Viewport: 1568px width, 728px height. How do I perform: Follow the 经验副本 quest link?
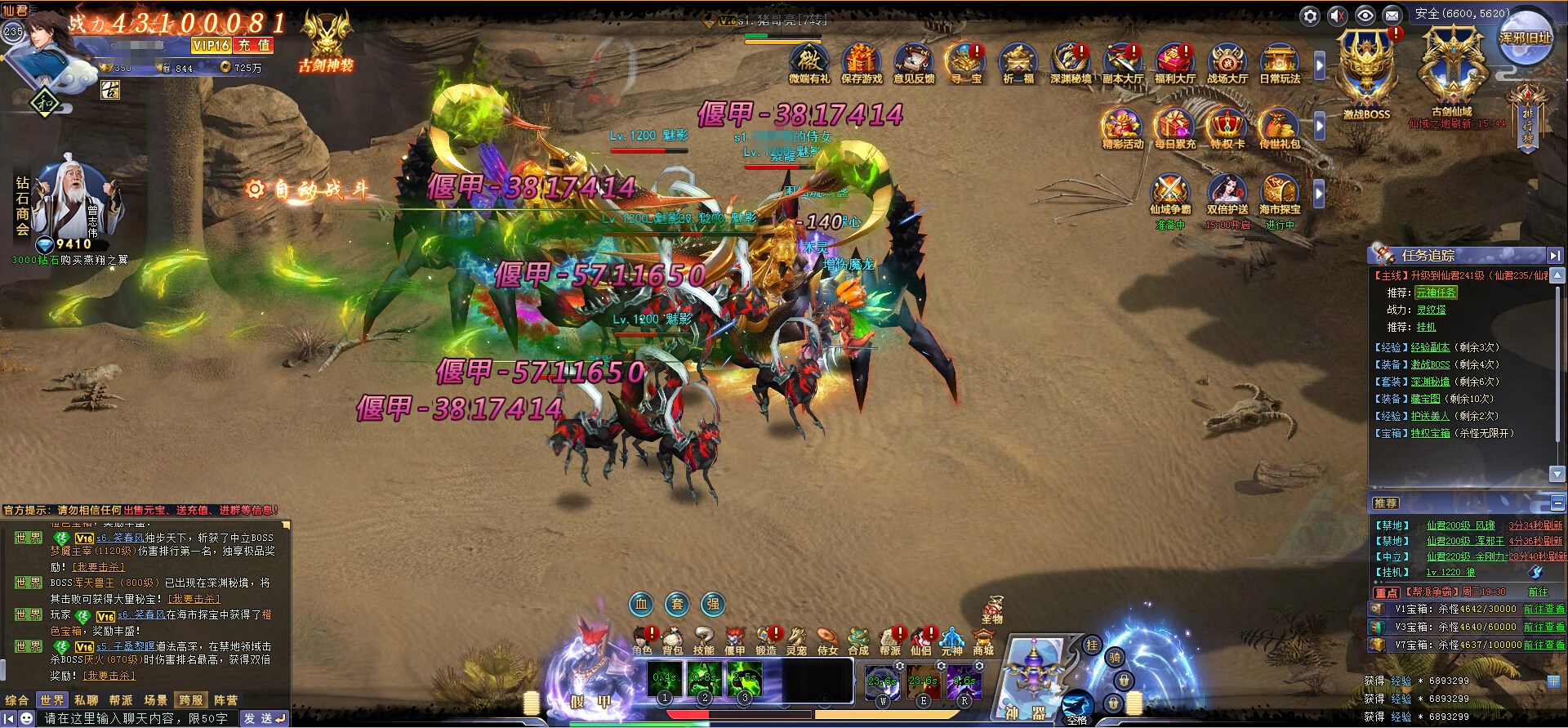[1430, 347]
